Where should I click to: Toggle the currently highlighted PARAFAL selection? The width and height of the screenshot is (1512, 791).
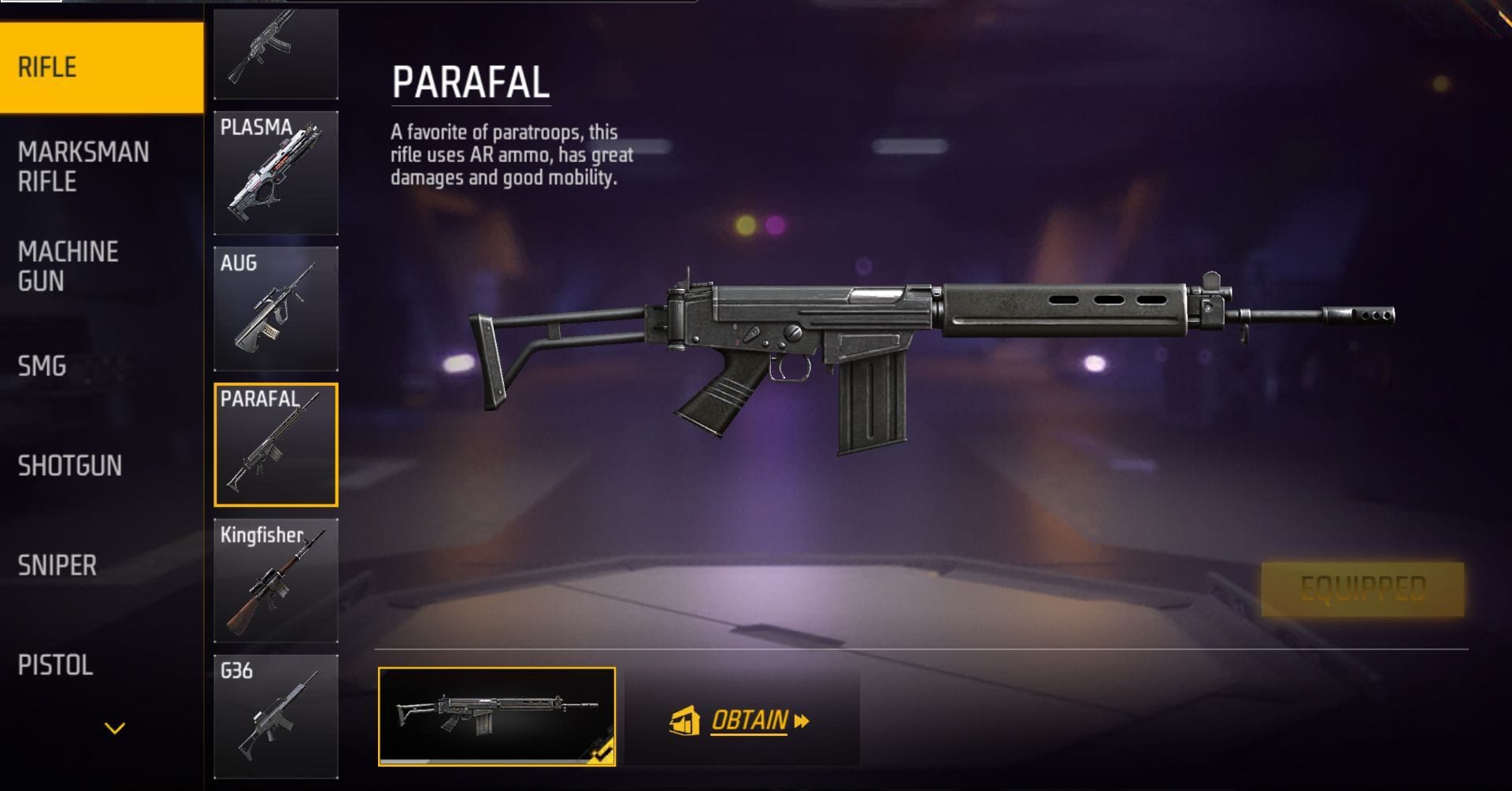(276, 437)
